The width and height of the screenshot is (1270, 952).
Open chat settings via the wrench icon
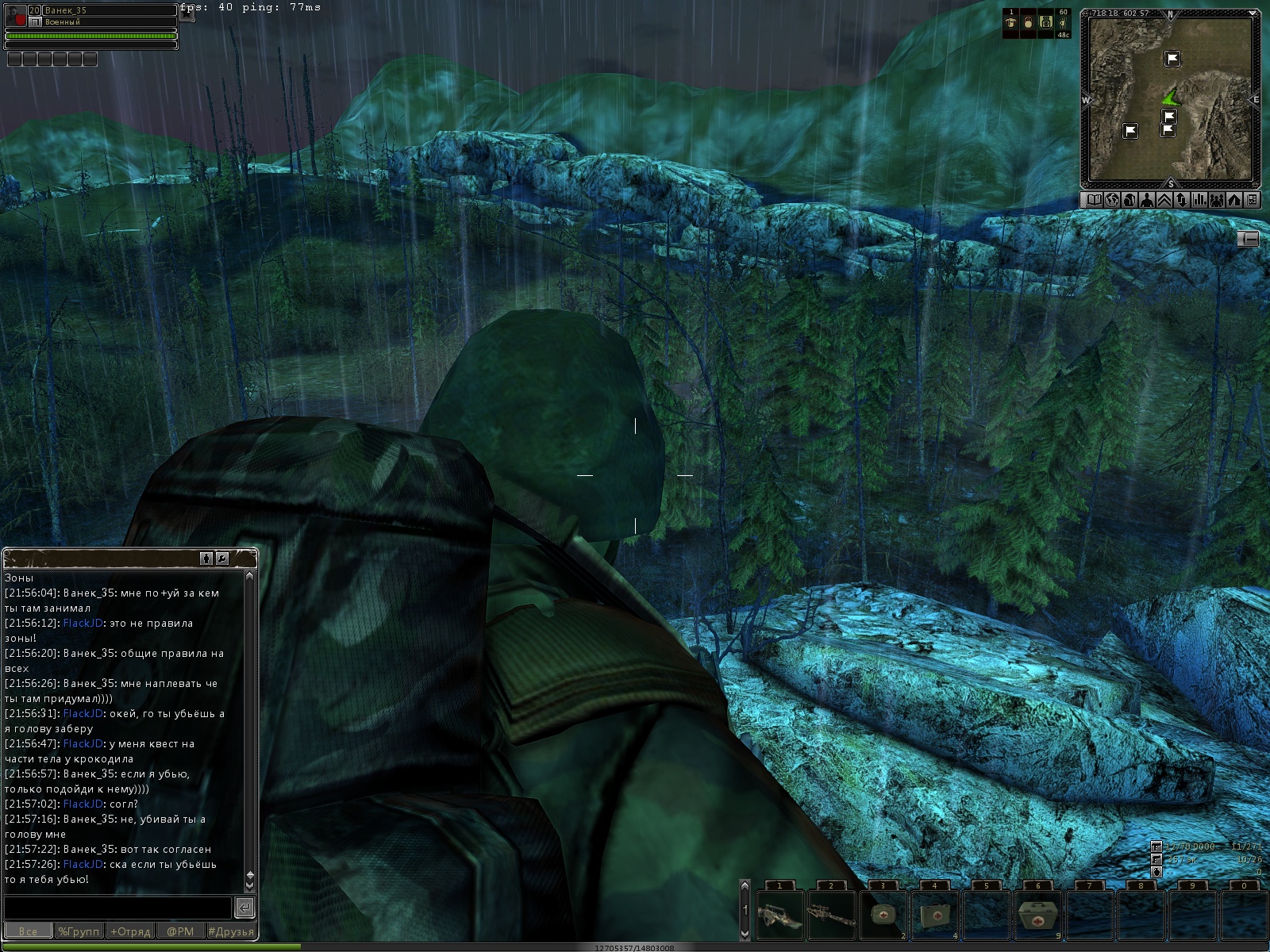222,559
